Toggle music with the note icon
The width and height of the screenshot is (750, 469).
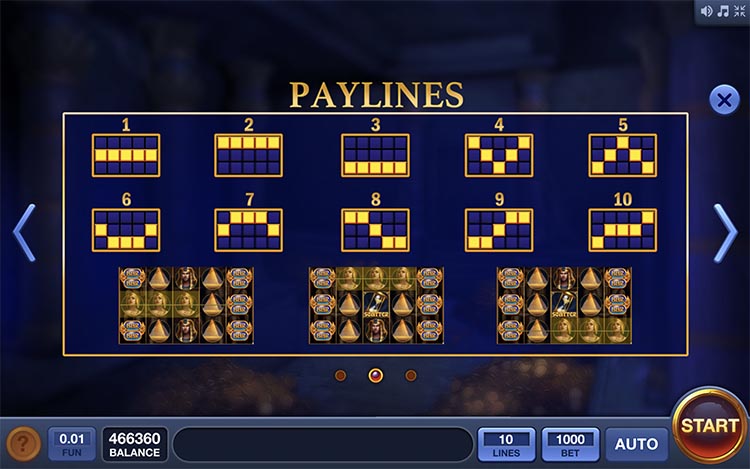coord(722,12)
